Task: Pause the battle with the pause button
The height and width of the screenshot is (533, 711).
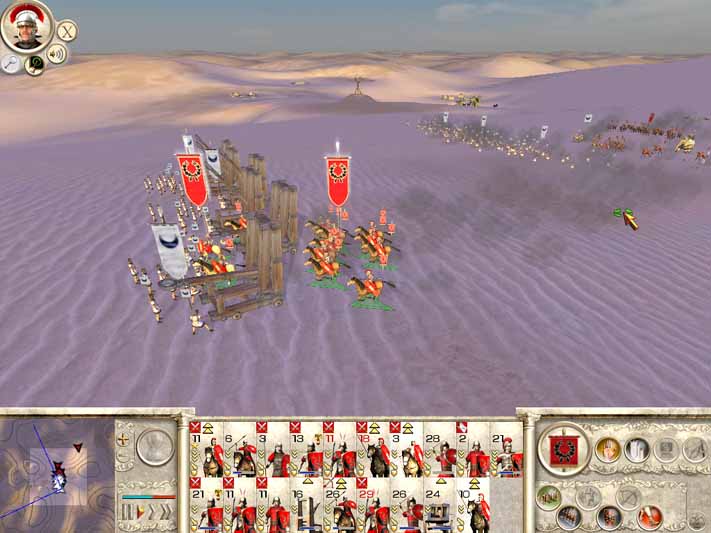Action: coord(127,513)
